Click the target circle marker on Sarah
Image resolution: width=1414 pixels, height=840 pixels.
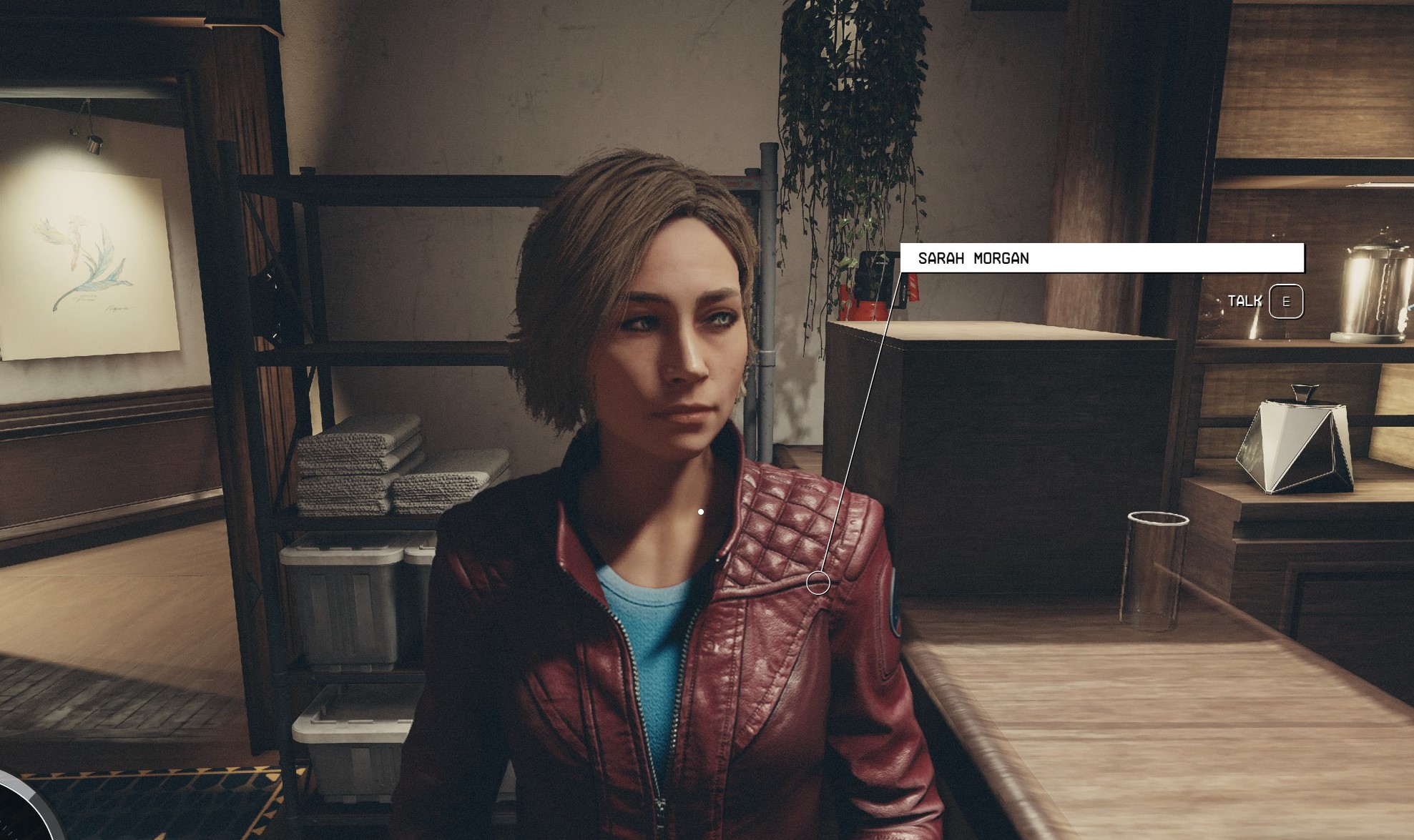[818, 583]
